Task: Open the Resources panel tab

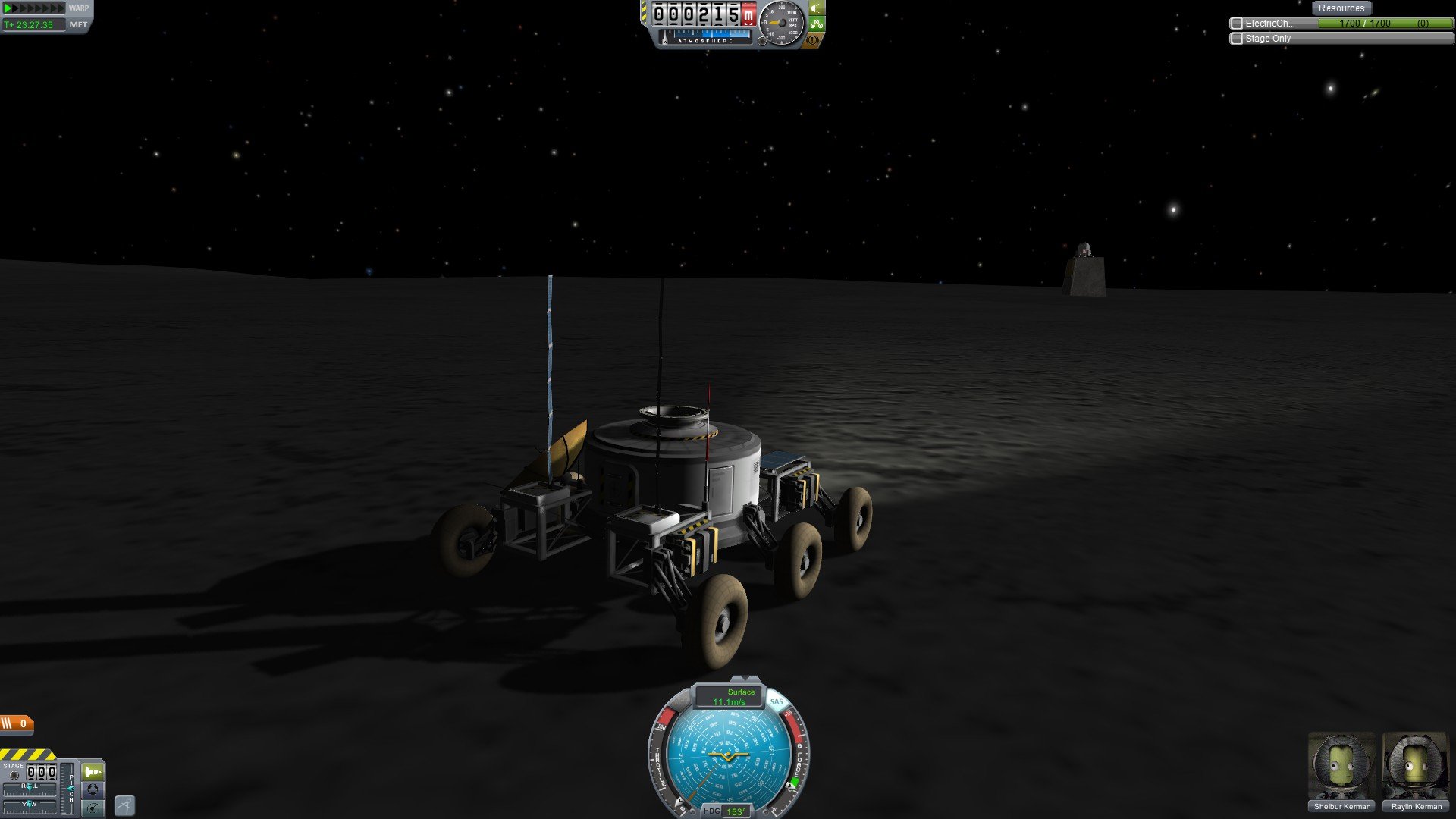Action: (x=1341, y=8)
